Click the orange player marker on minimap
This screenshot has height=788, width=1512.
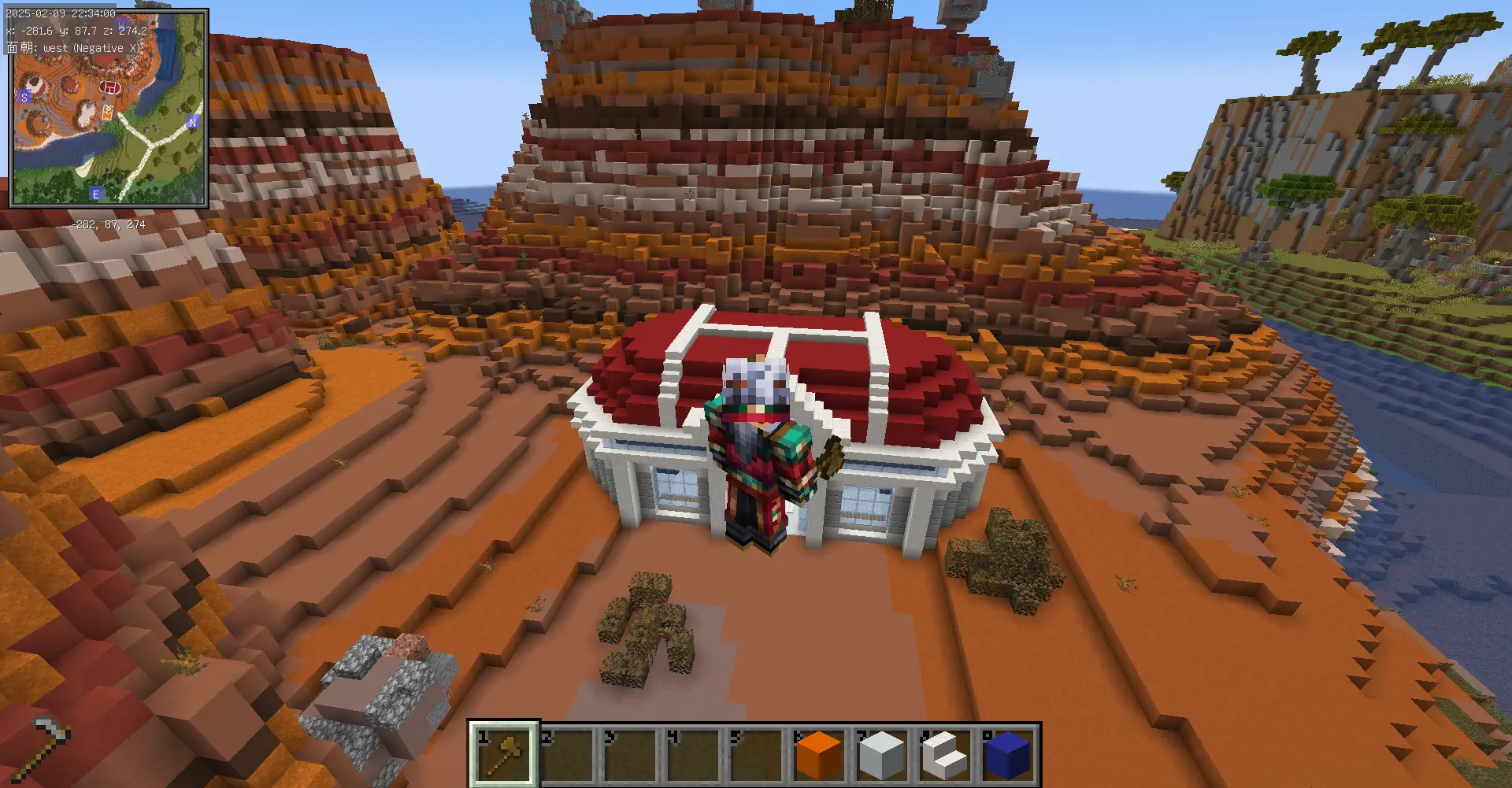pos(107,113)
